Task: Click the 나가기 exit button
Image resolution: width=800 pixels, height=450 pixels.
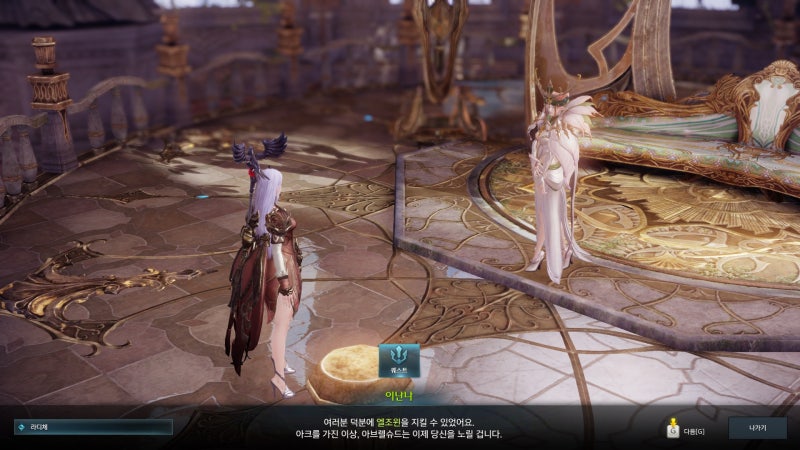Action: [x=756, y=427]
